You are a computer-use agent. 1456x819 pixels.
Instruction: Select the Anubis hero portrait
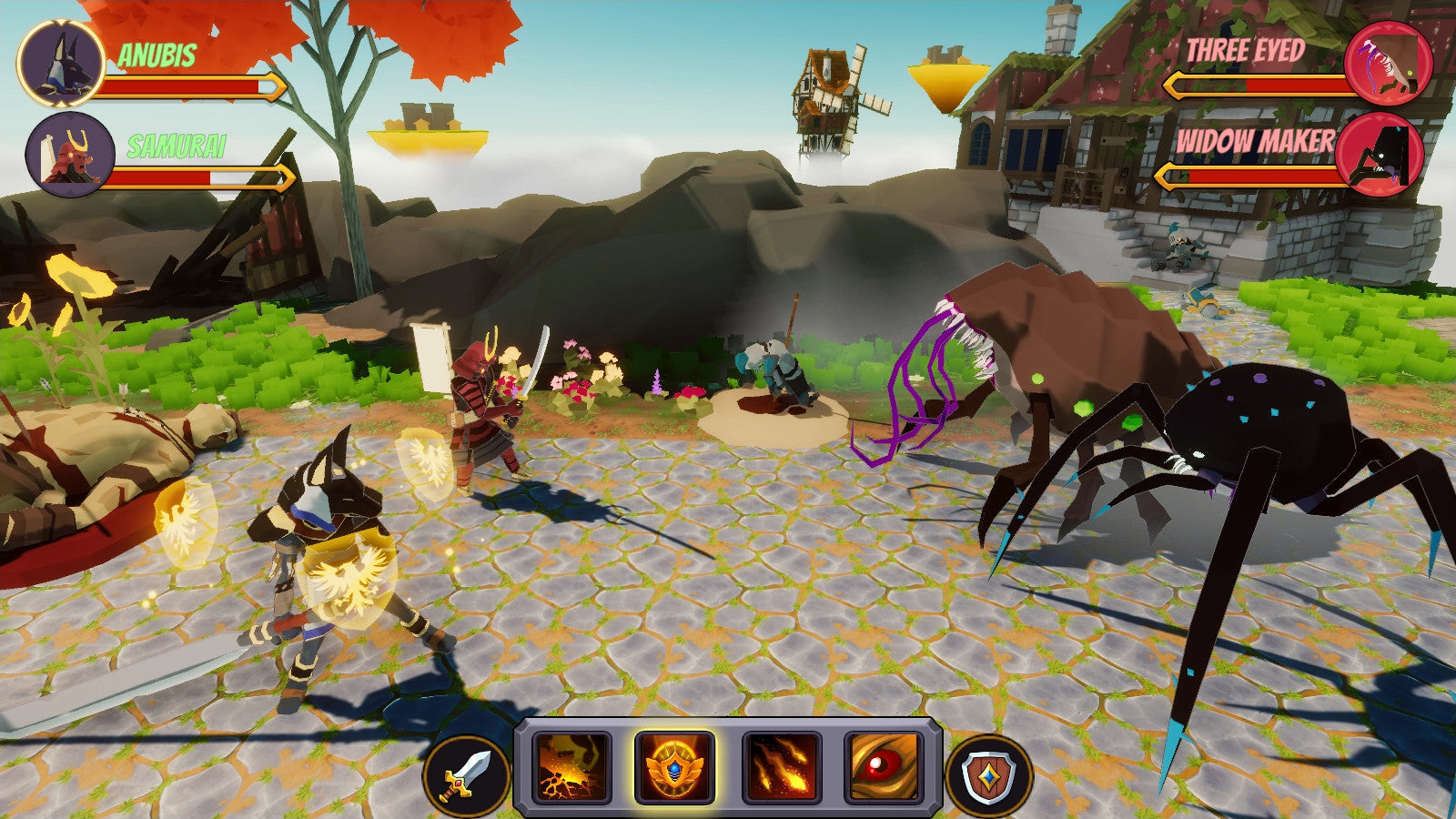click(x=61, y=64)
